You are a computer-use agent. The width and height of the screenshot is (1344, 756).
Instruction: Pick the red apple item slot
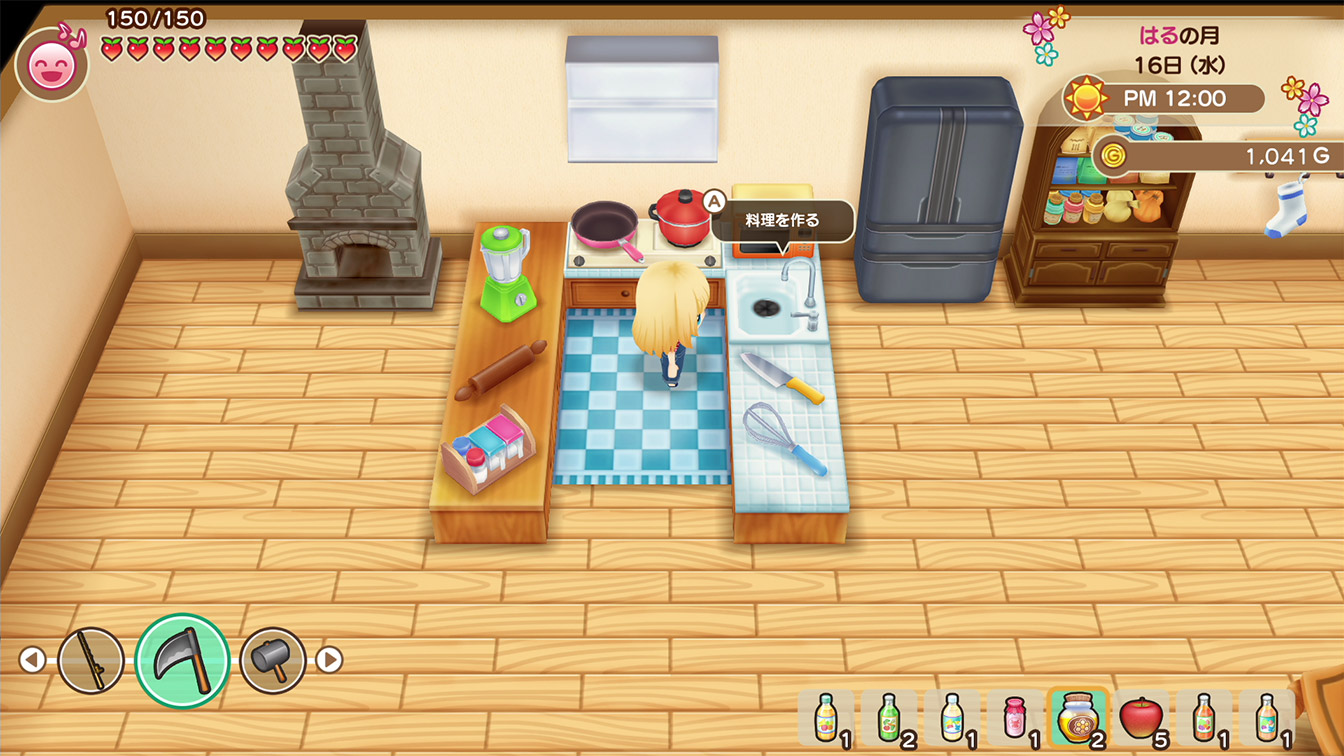point(1141,717)
